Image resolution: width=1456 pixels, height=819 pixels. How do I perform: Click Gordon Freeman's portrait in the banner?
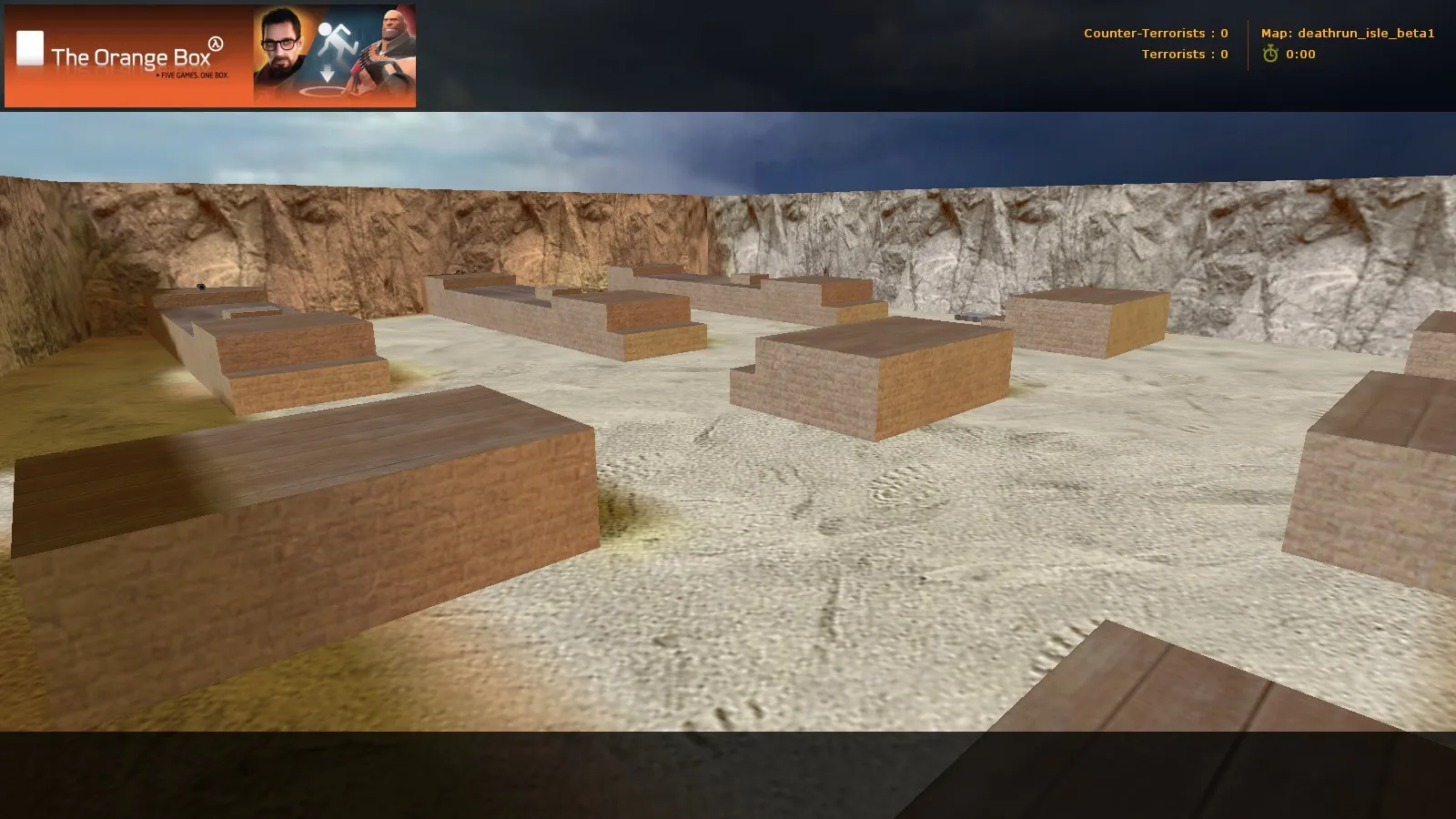(278, 44)
